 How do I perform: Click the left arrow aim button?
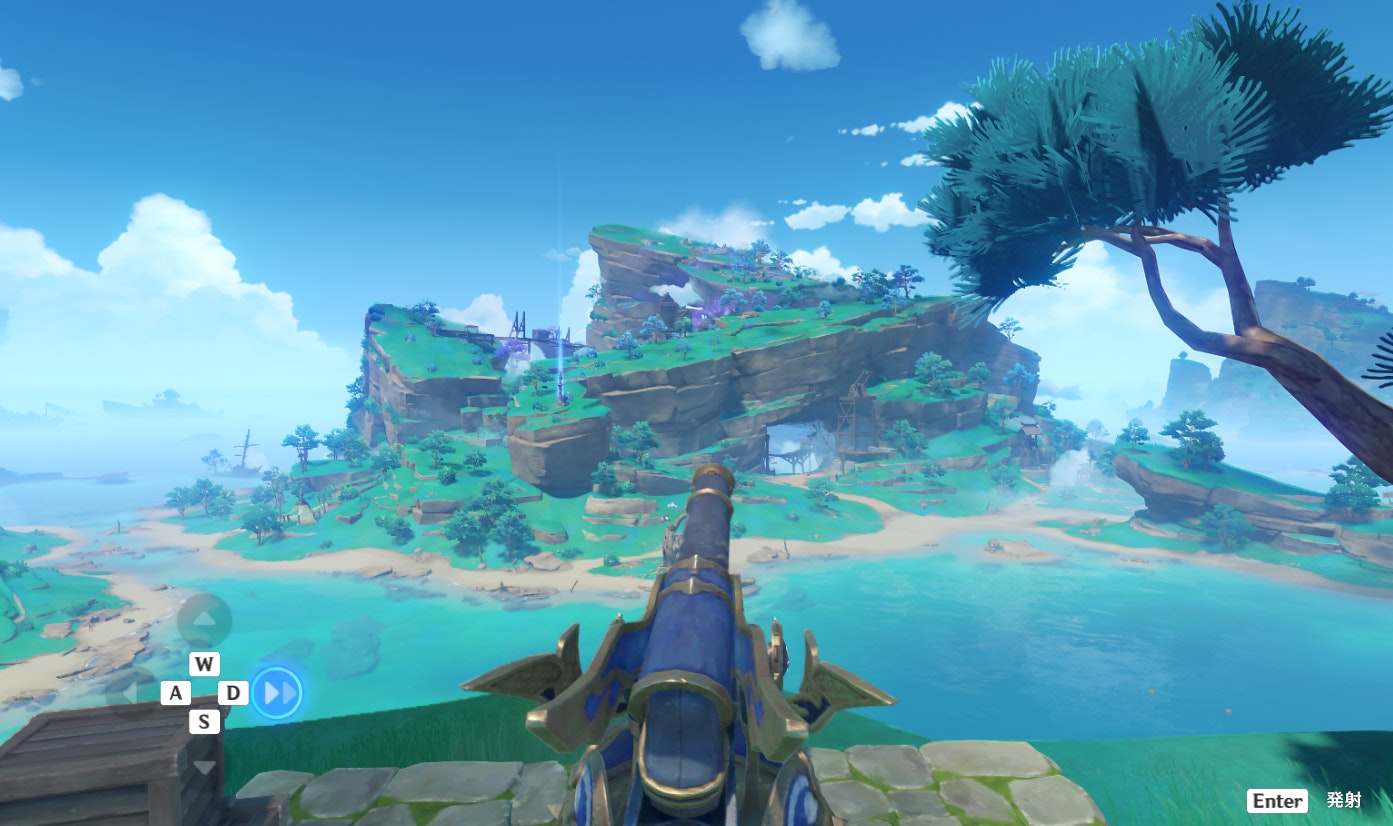coord(131,692)
